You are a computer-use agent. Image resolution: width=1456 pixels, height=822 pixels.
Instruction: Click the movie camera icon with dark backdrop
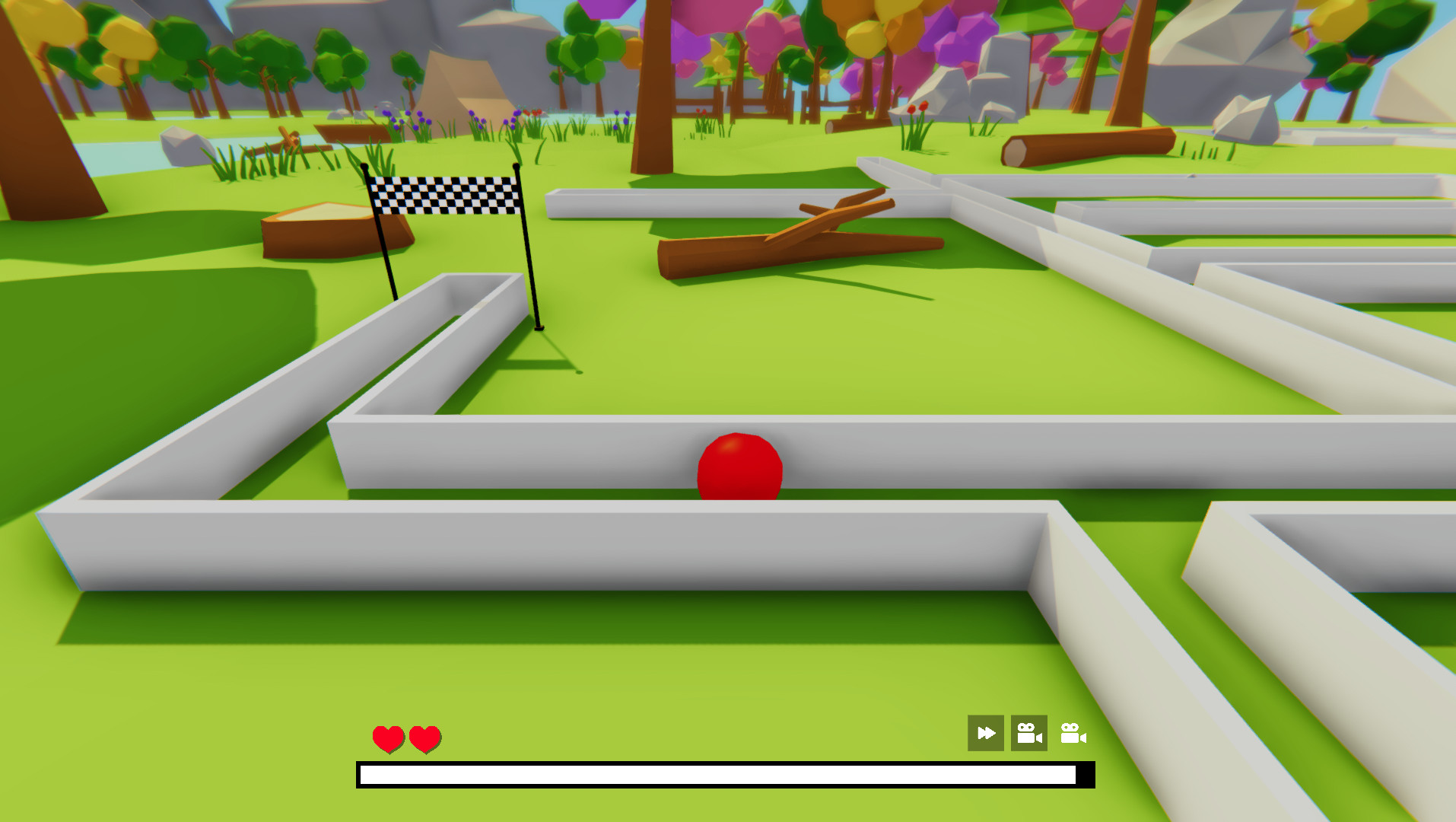(x=1028, y=734)
